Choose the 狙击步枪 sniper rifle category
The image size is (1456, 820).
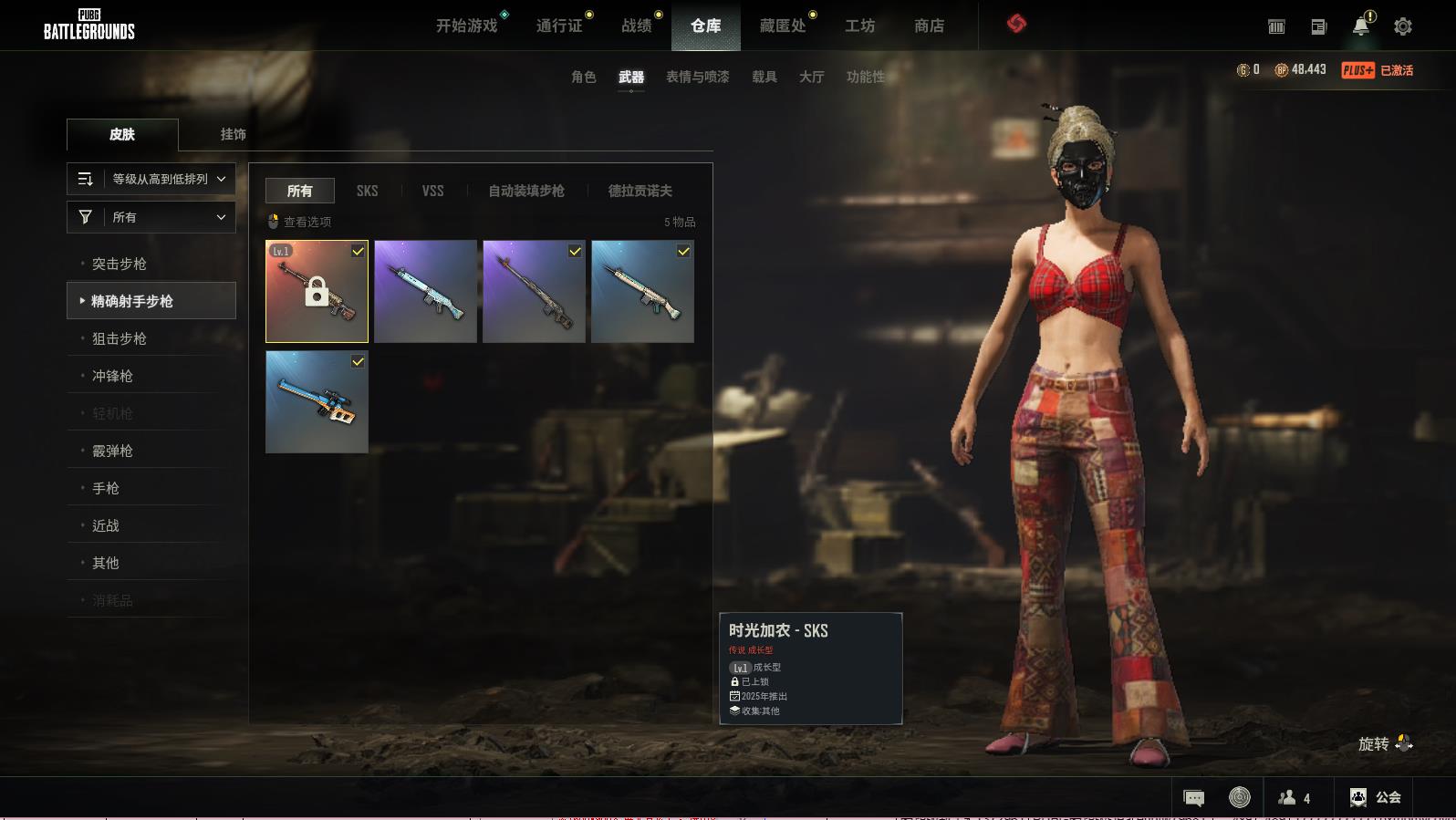coord(120,338)
